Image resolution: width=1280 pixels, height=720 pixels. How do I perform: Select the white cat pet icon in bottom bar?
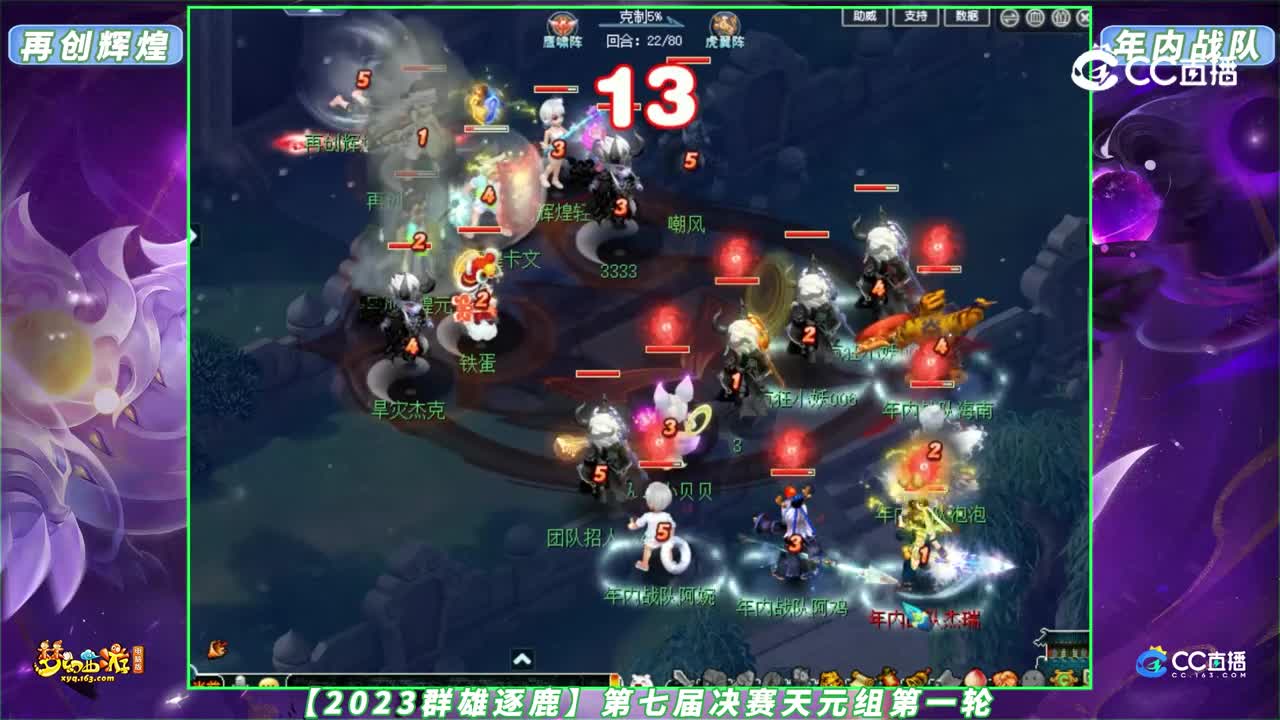coord(644,678)
